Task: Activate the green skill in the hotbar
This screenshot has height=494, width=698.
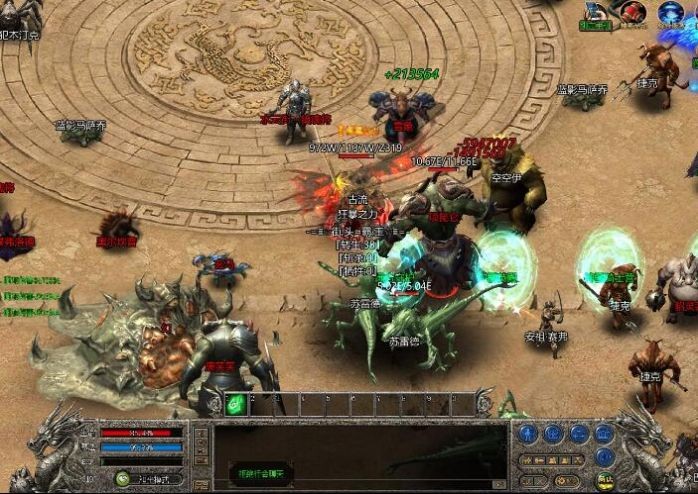Action: 236,404
